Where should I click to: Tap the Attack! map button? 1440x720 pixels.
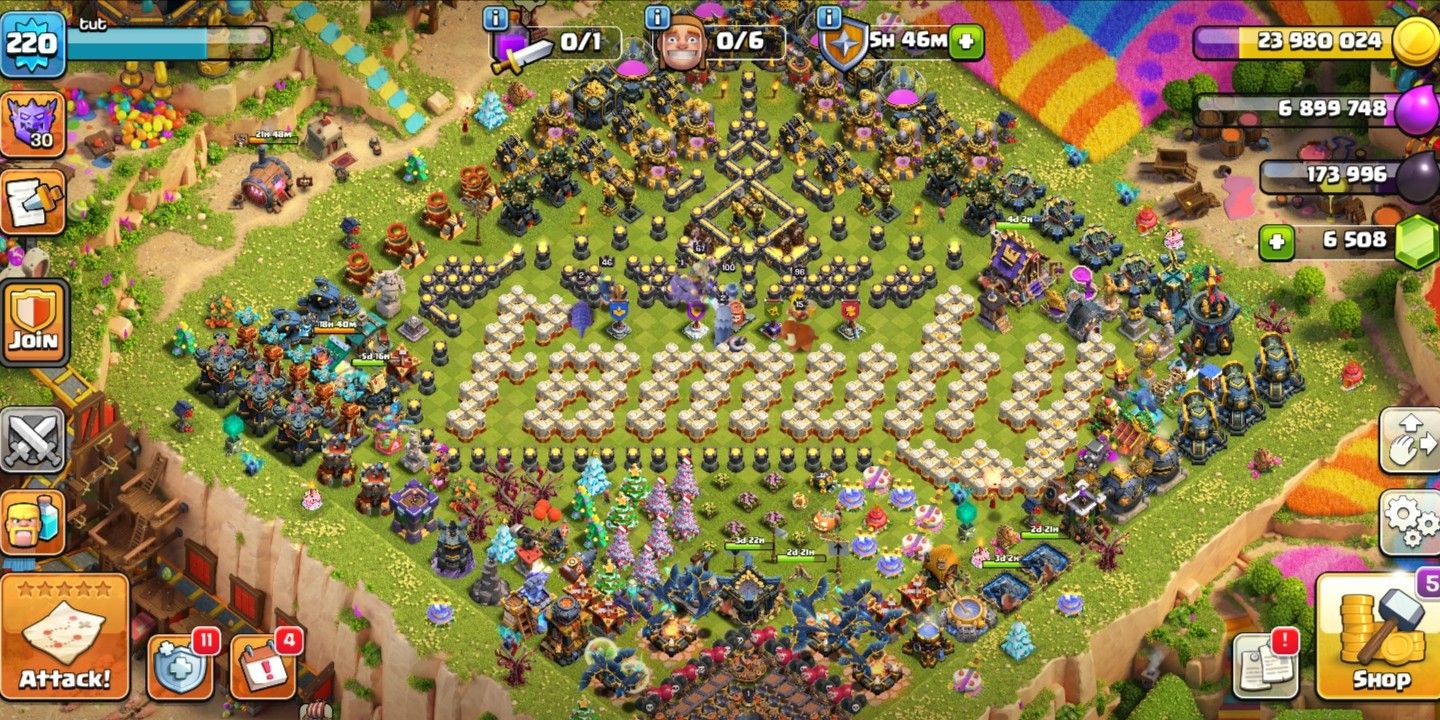[x=65, y=636]
